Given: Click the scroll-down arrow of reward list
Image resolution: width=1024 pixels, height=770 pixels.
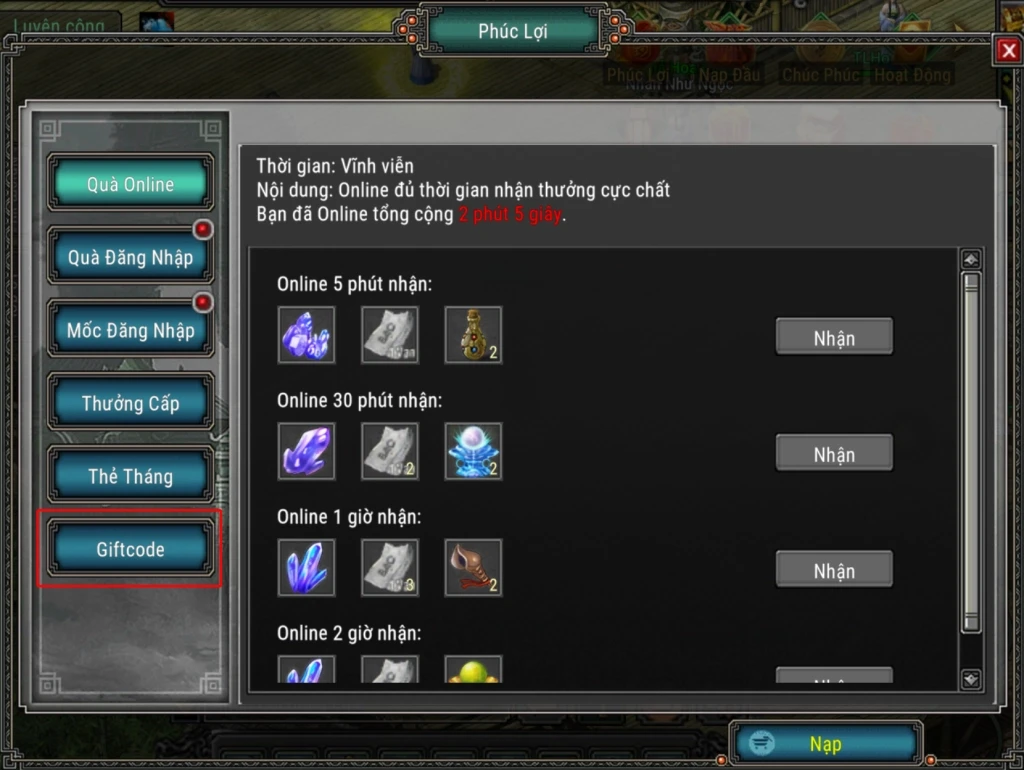Looking at the screenshot, I should tap(970, 679).
